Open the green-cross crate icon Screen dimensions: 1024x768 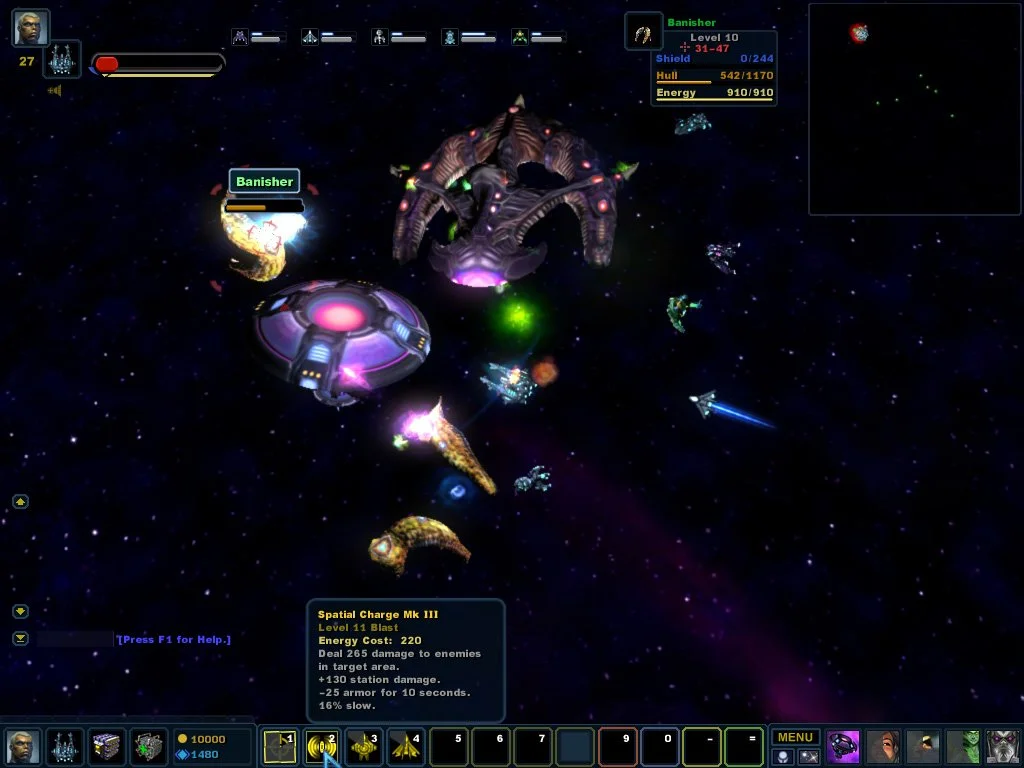[x=149, y=746]
